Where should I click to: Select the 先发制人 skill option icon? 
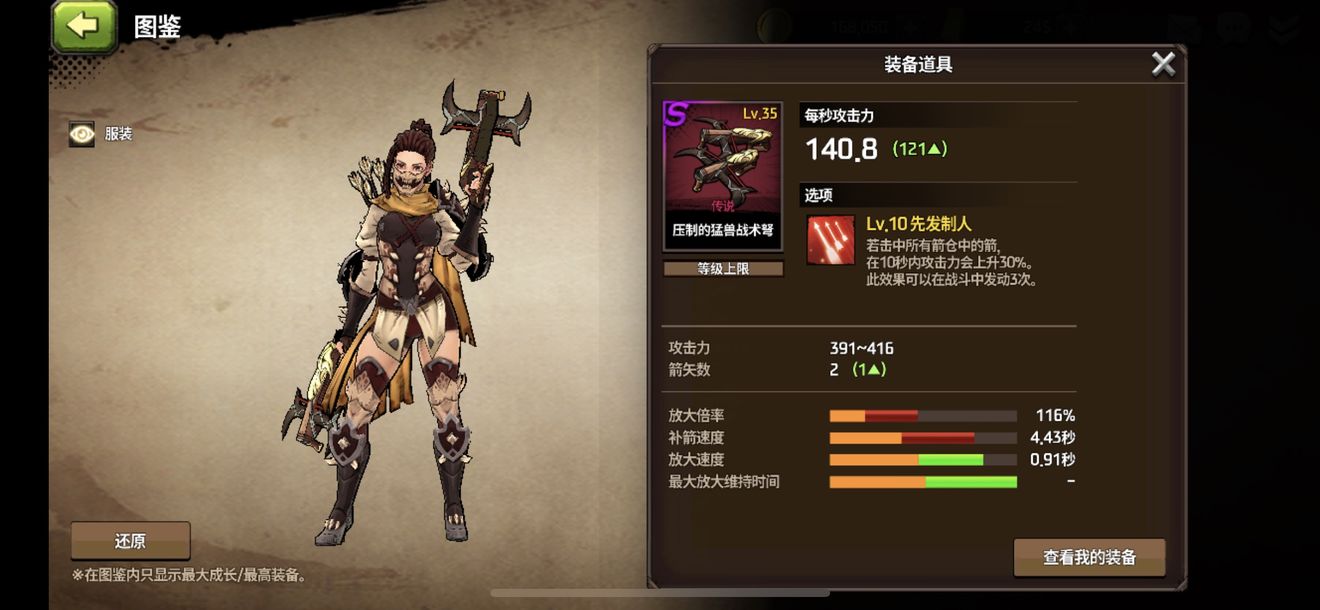coord(831,241)
